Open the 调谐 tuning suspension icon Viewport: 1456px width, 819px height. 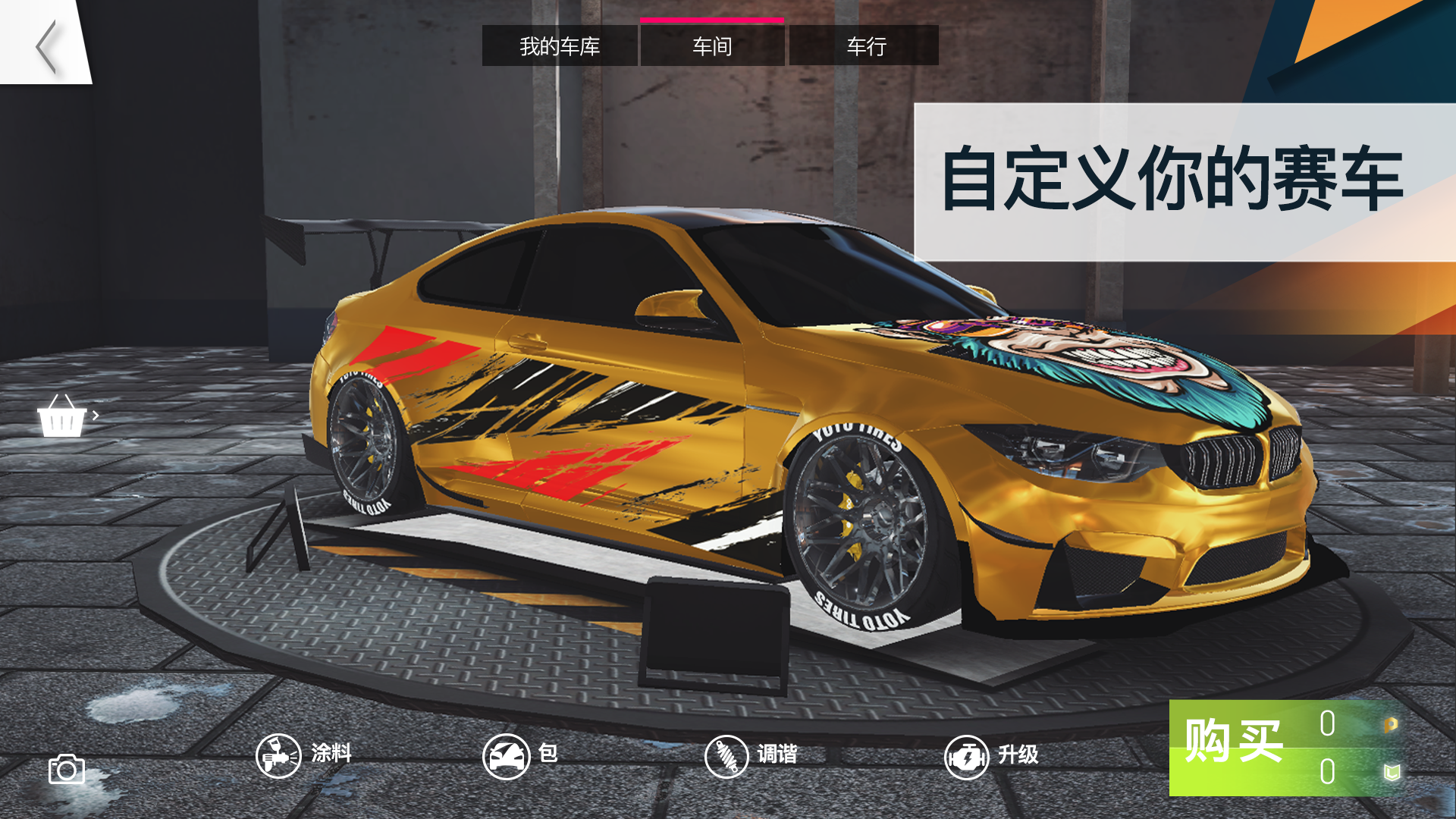(x=726, y=755)
